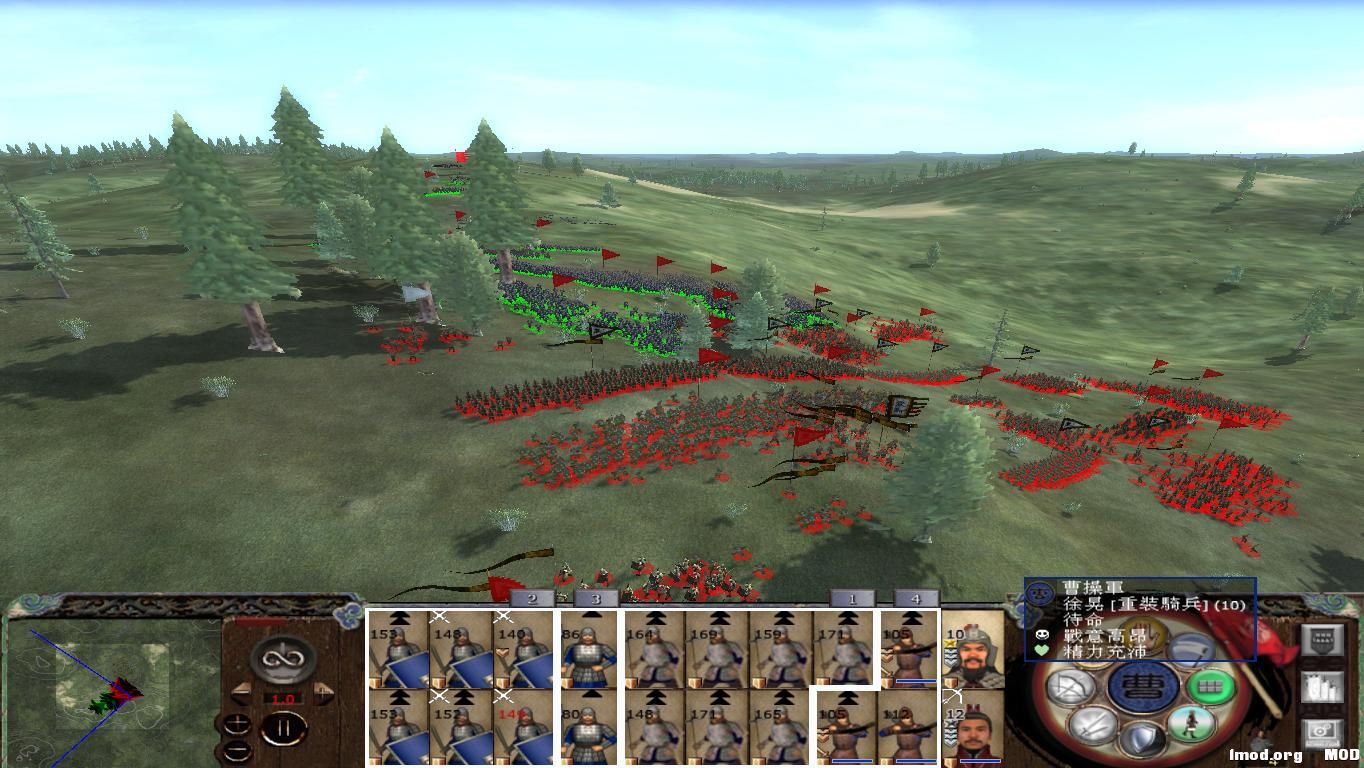Pause the battle with the pause button
1364x768 pixels.
tap(286, 727)
